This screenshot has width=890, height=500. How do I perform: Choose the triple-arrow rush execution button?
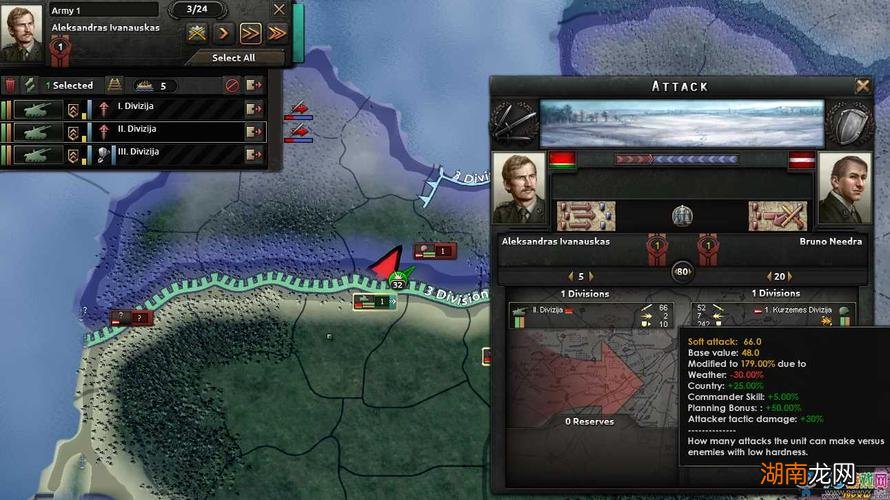tap(277, 33)
